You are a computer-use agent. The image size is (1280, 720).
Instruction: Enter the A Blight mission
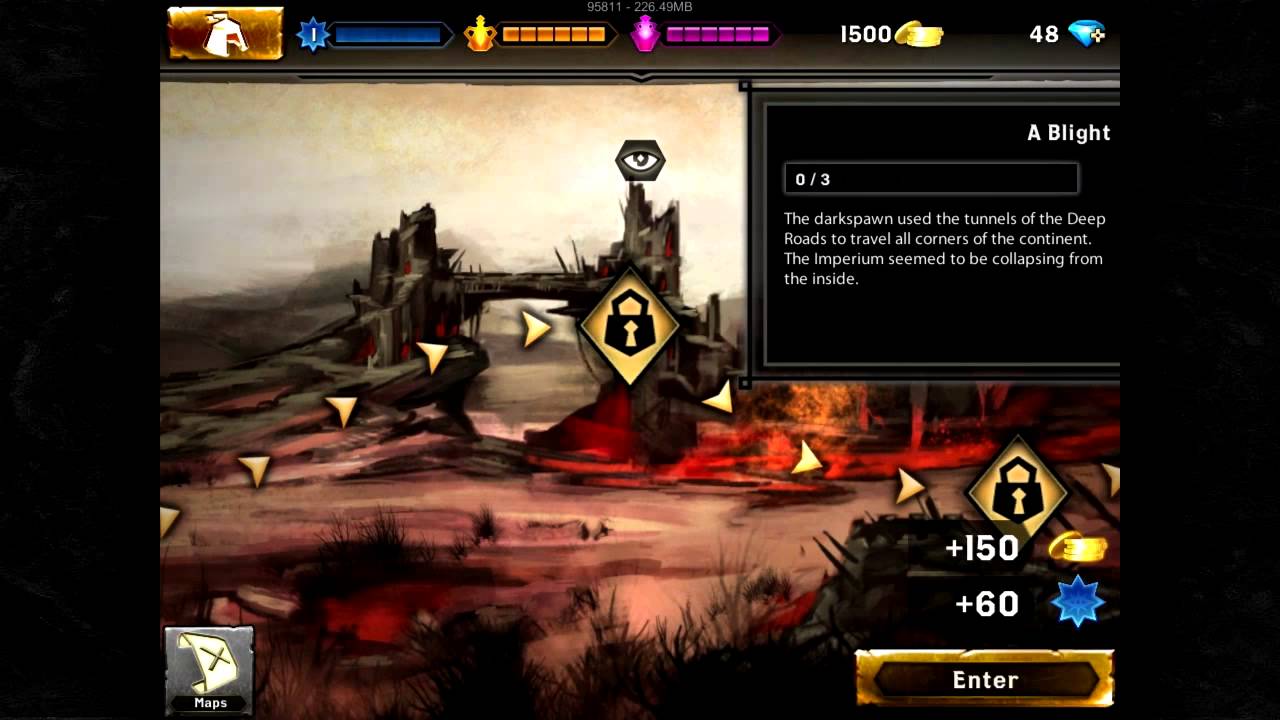pos(985,679)
